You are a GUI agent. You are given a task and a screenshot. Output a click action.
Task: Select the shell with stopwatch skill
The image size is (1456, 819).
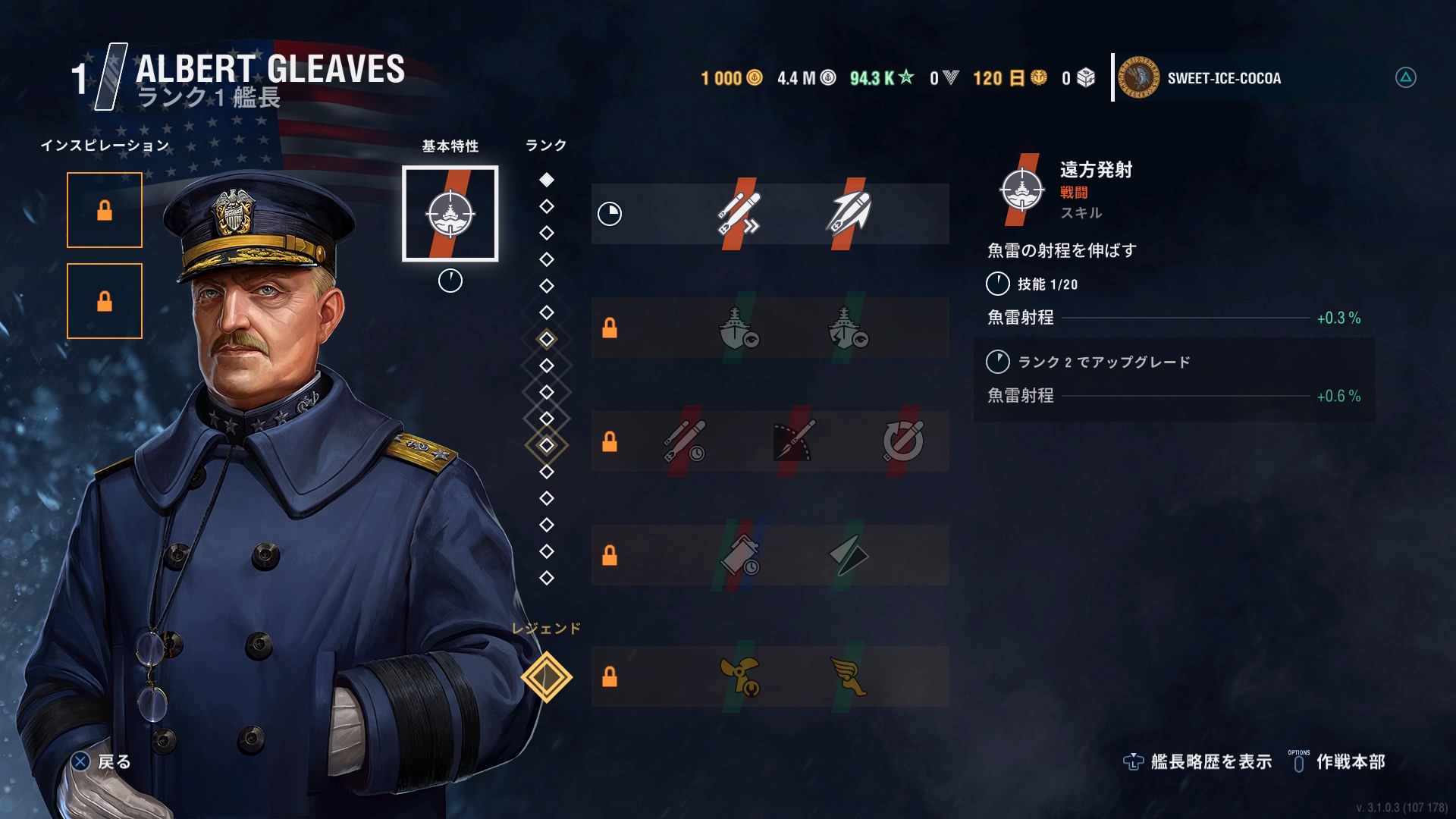tap(740, 555)
